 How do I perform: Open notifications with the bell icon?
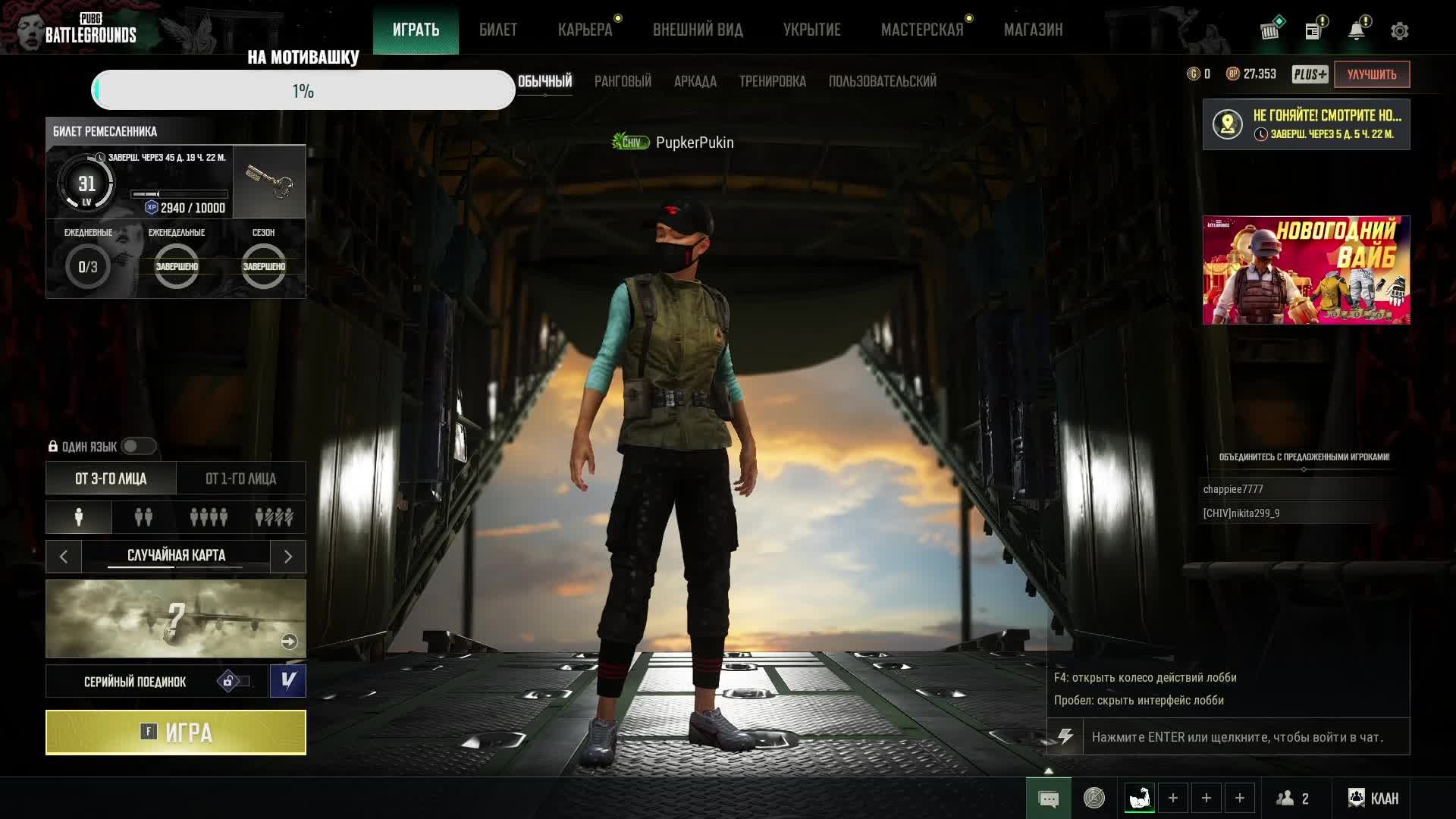point(1357,31)
